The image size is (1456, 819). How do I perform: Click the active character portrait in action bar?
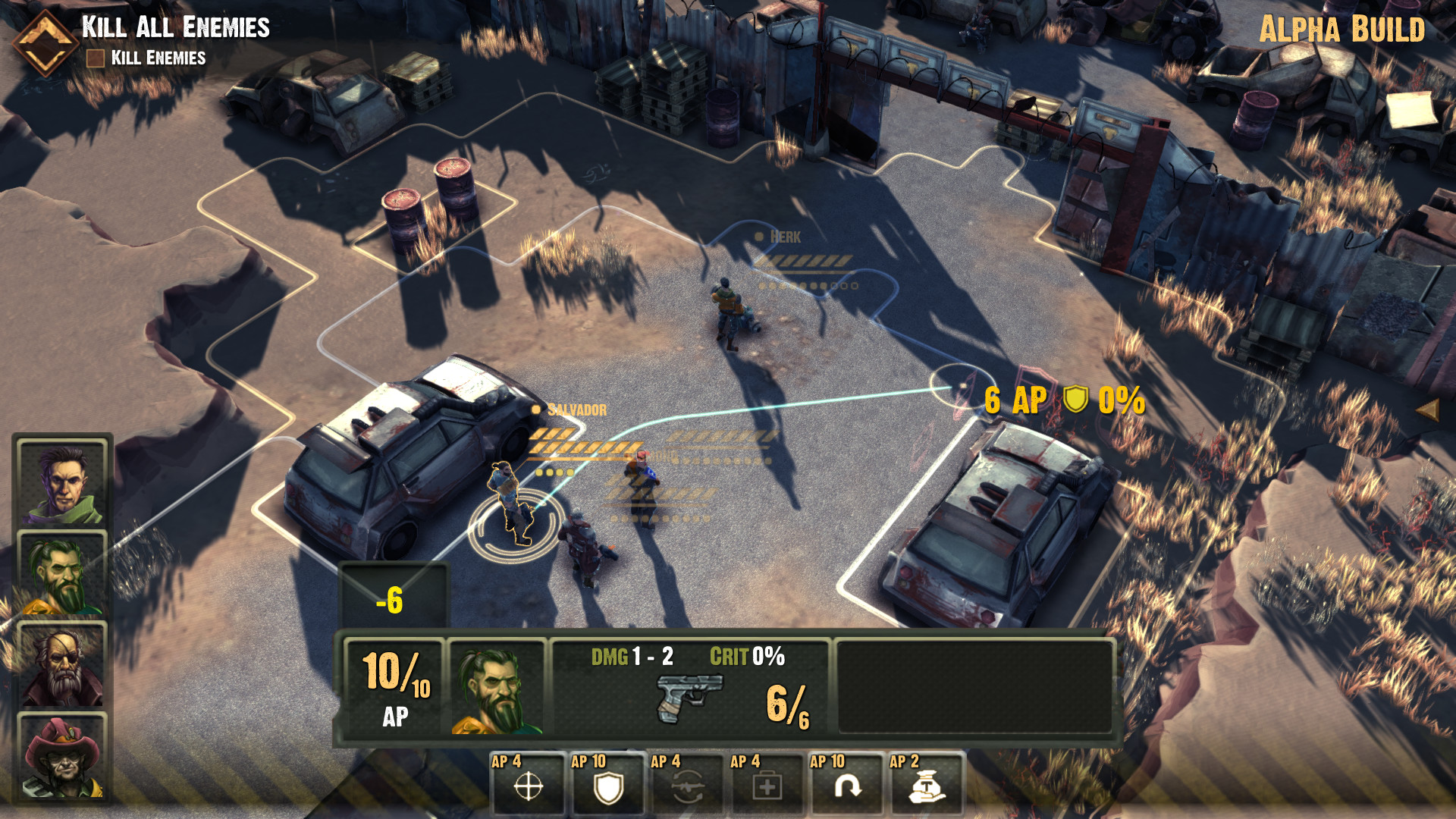(x=497, y=687)
